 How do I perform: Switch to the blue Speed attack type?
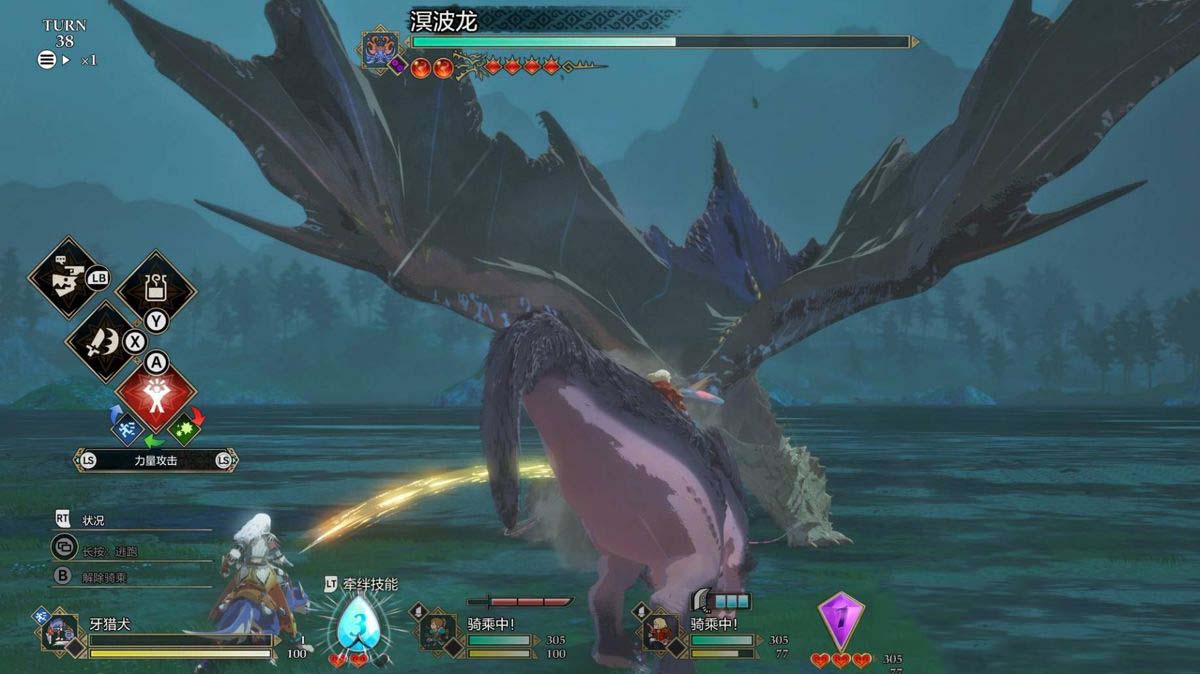point(126,429)
